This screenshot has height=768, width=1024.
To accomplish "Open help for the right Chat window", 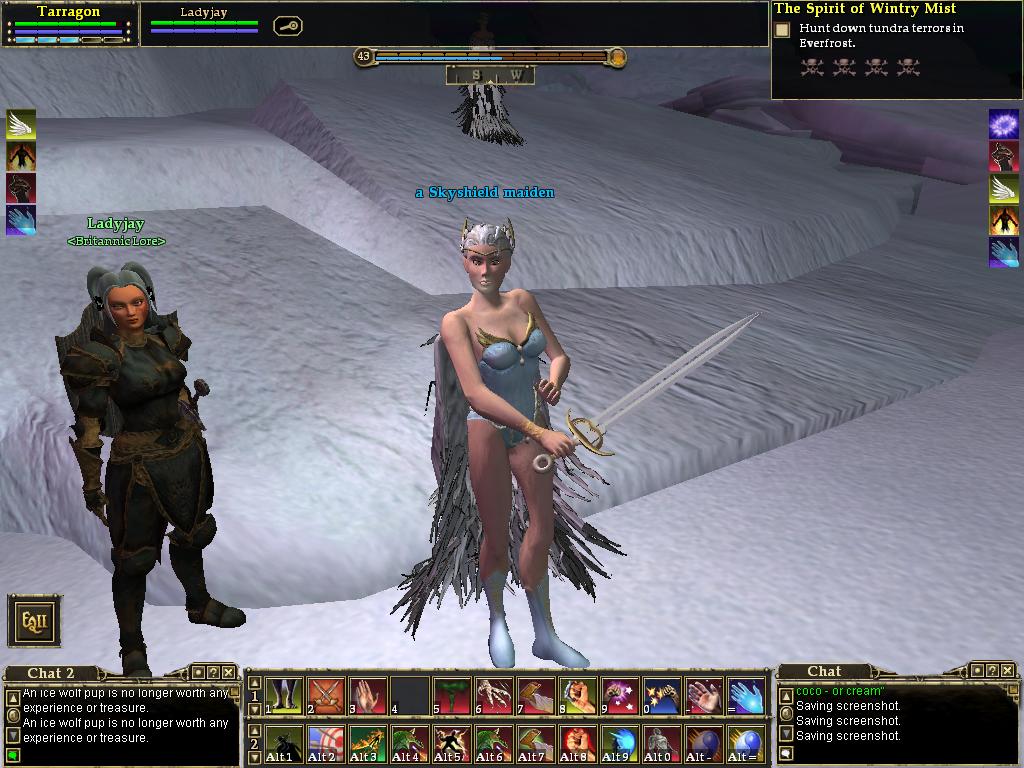I will coord(992,670).
